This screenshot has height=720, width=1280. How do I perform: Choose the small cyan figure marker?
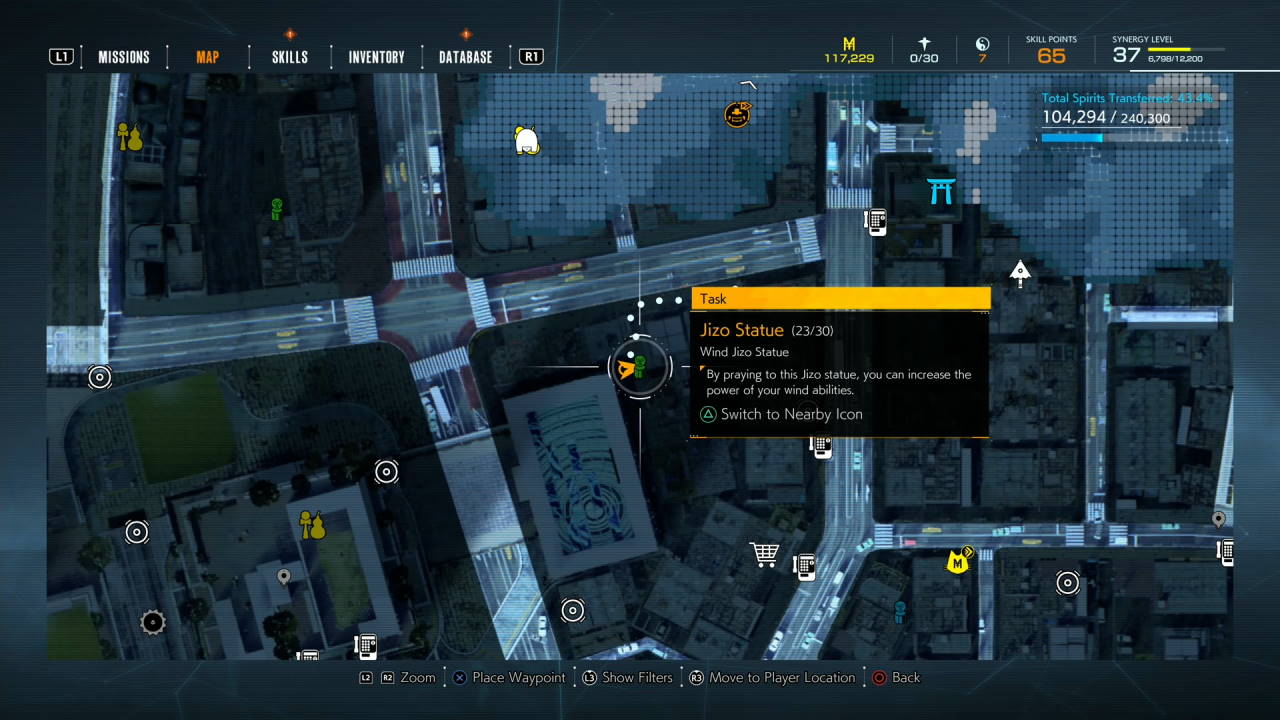click(x=899, y=611)
